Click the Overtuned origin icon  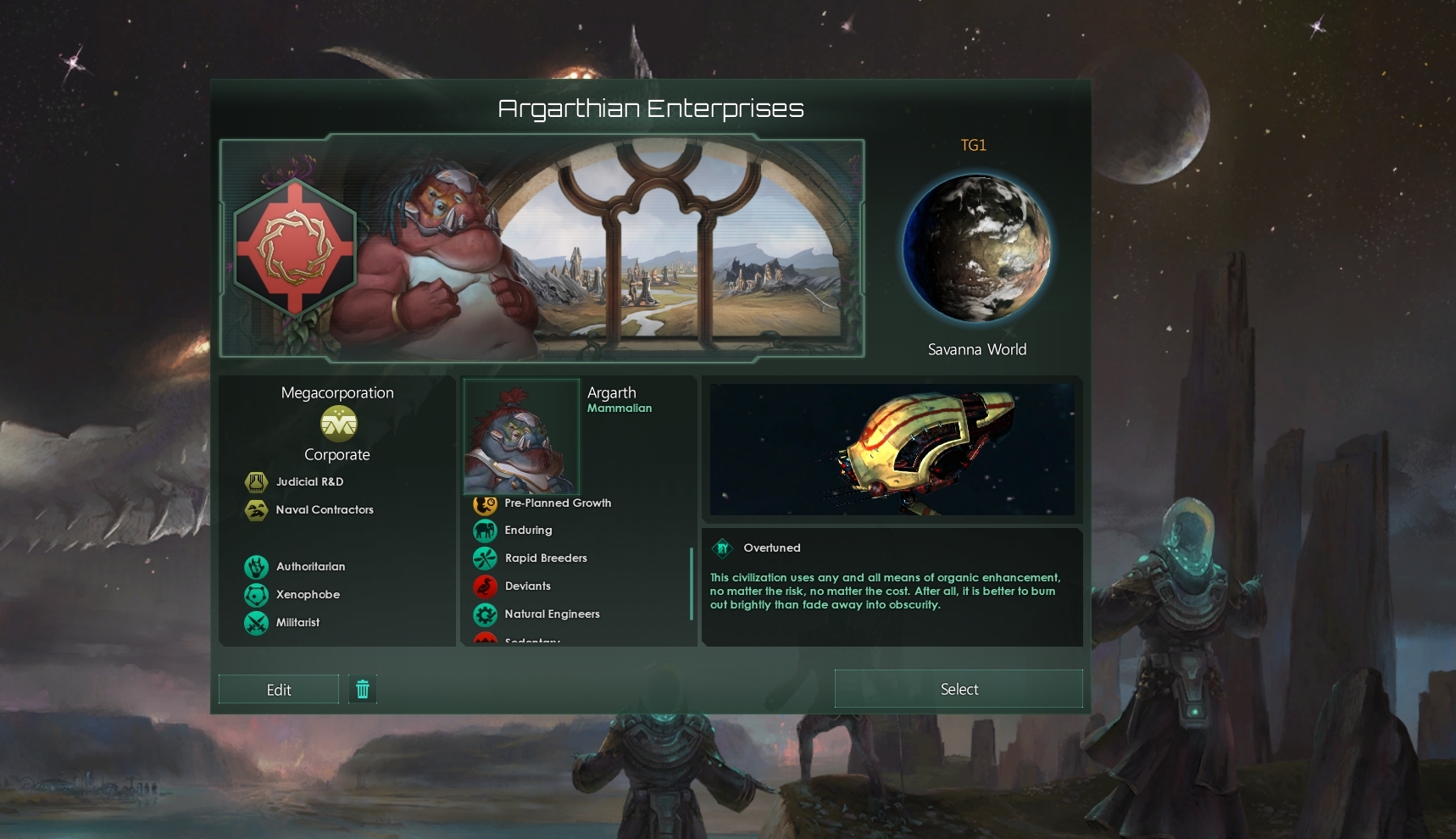pos(722,548)
